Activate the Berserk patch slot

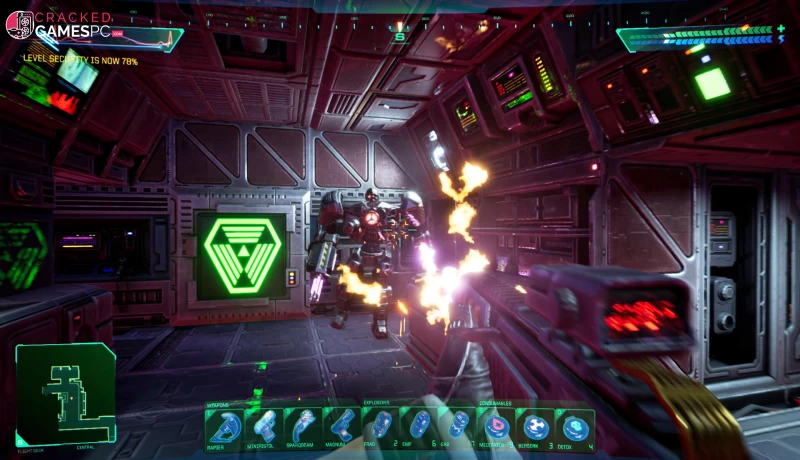(536, 427)
